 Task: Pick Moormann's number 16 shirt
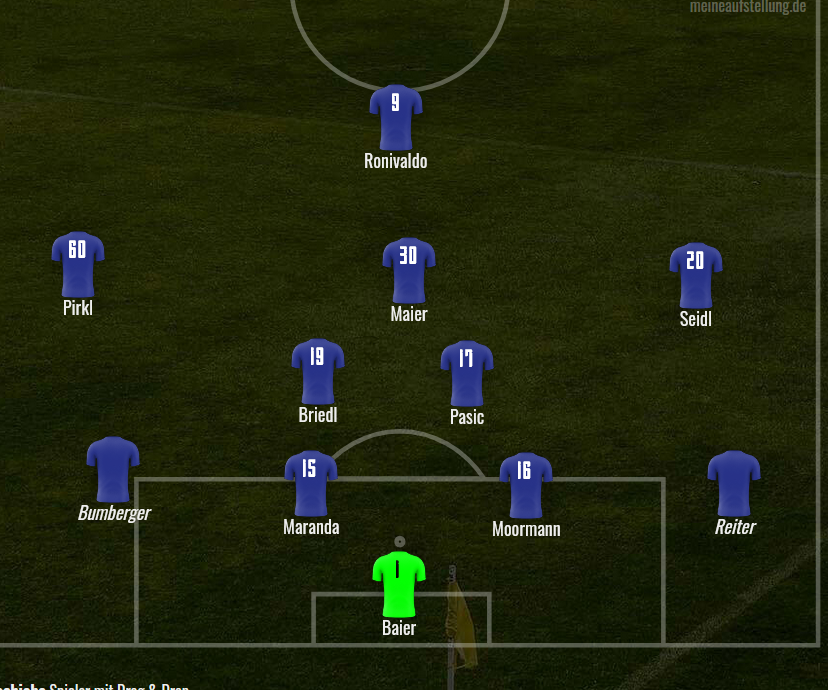point(526,484)
